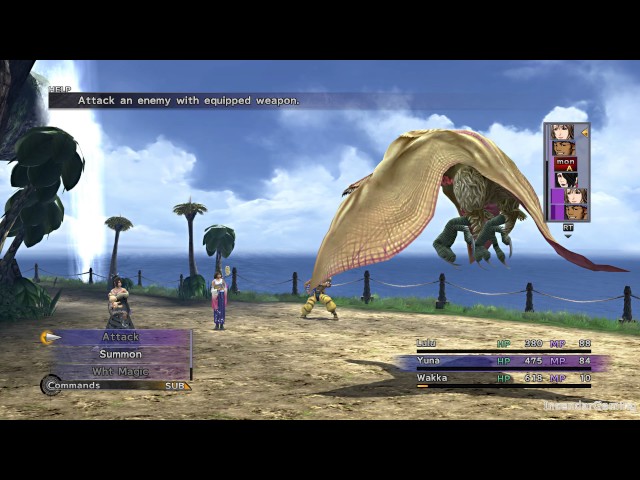Choose the Summon command

point(120,354)
